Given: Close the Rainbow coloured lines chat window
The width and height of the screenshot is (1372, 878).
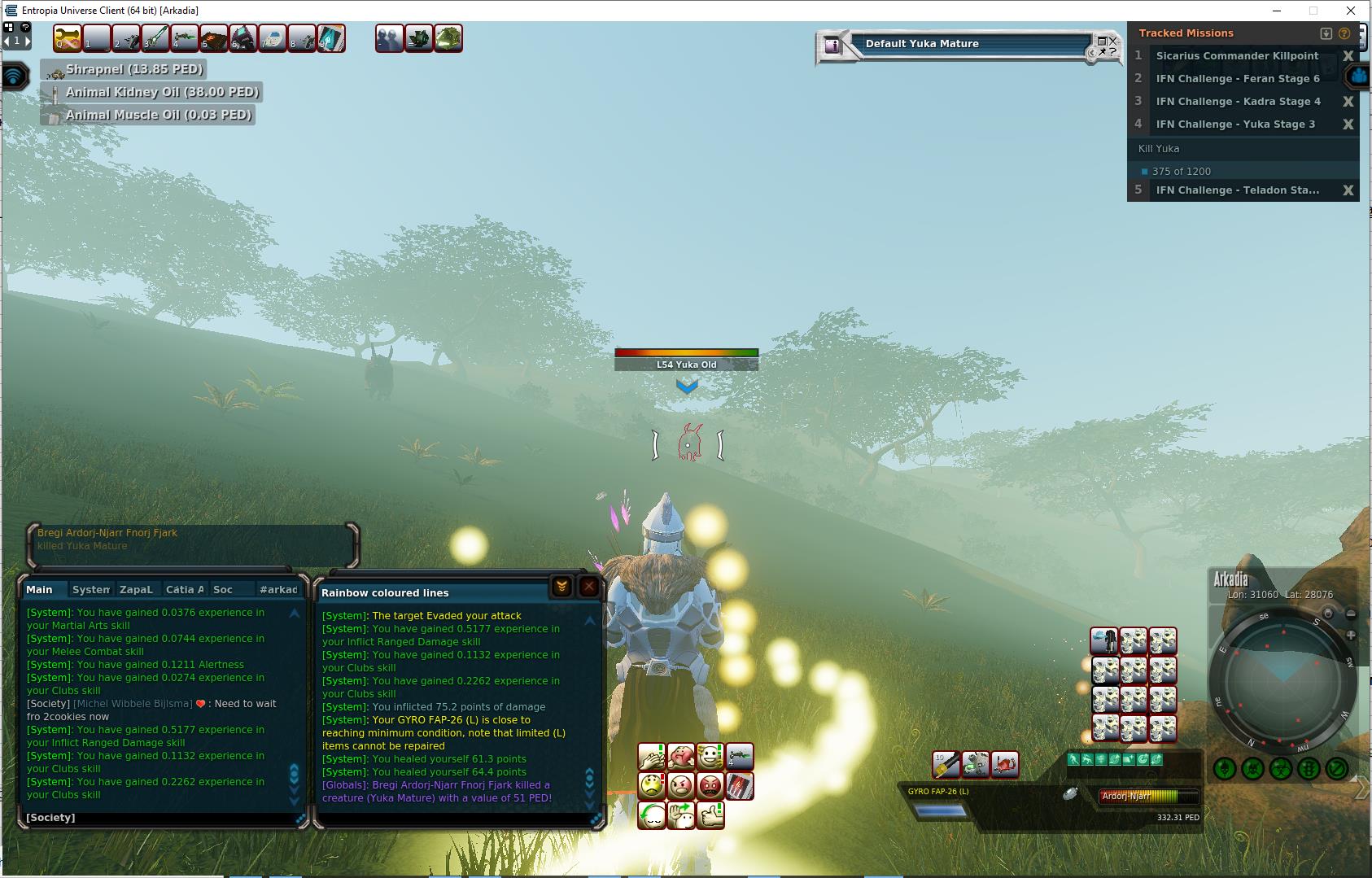Looking at the screenshot, I should pos(589,587).
